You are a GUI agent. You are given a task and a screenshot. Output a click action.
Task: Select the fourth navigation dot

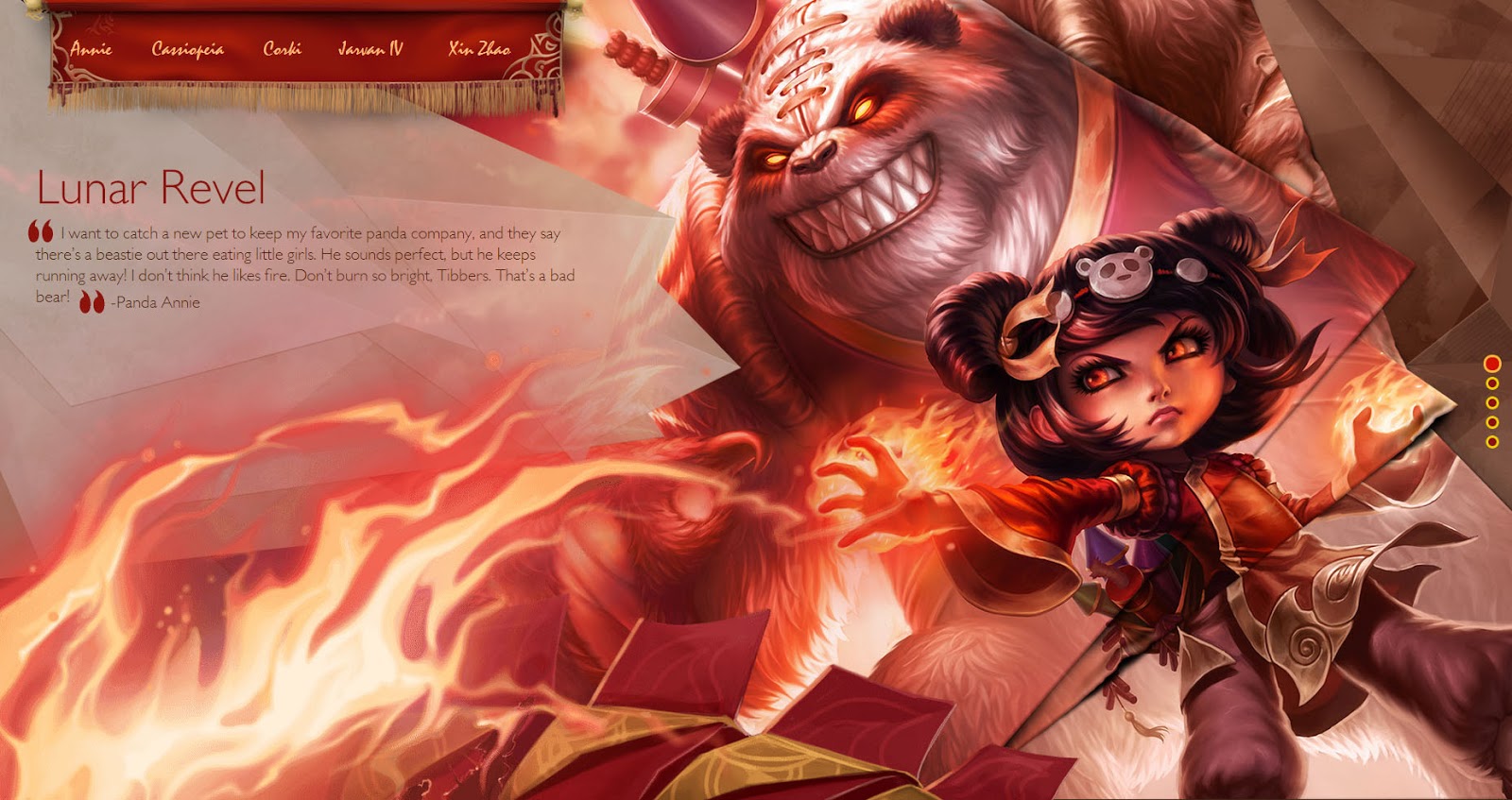(1492, 422)
